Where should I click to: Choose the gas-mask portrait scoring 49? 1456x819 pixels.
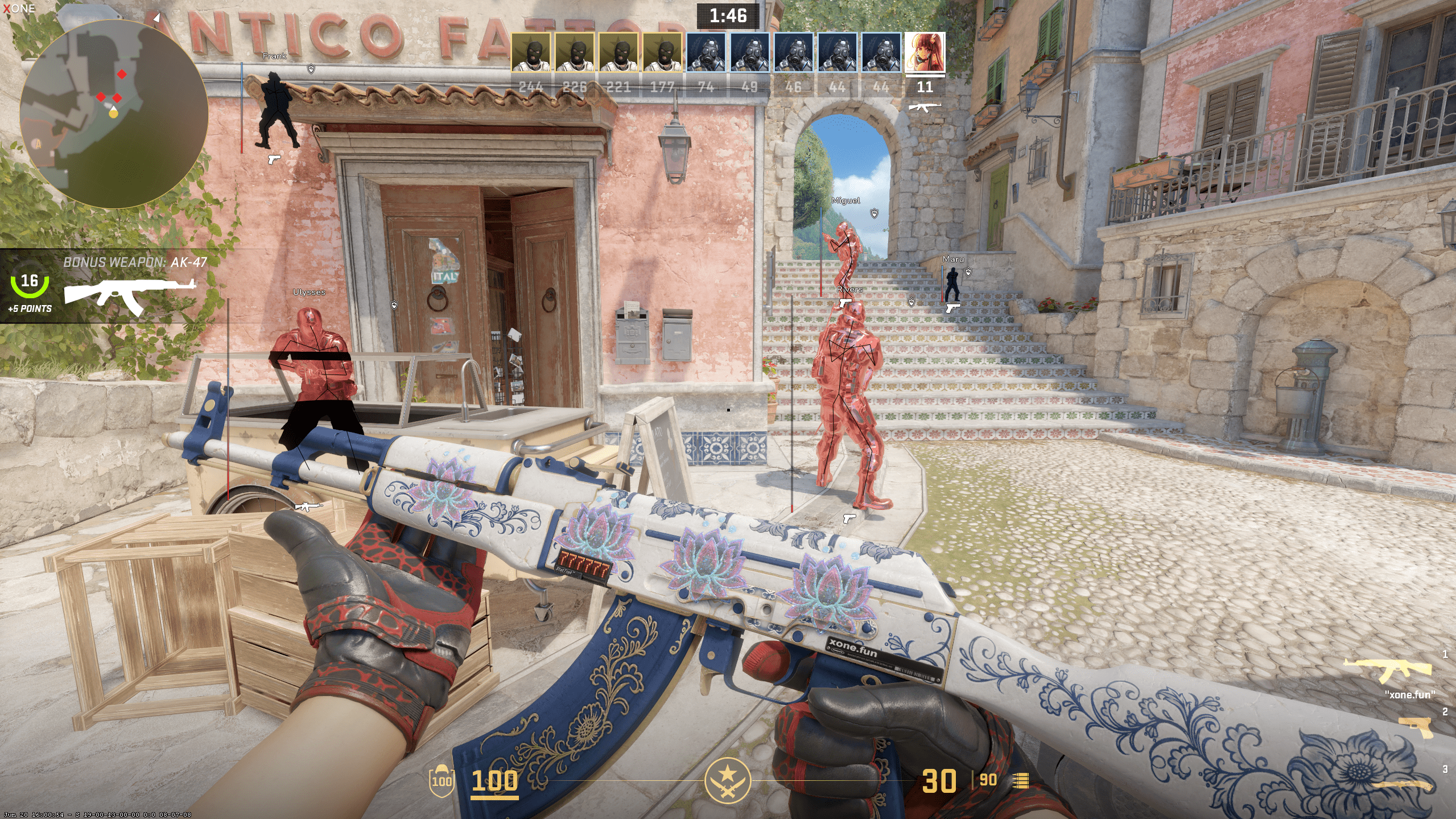pyautogui.click(x=750, y=52)
